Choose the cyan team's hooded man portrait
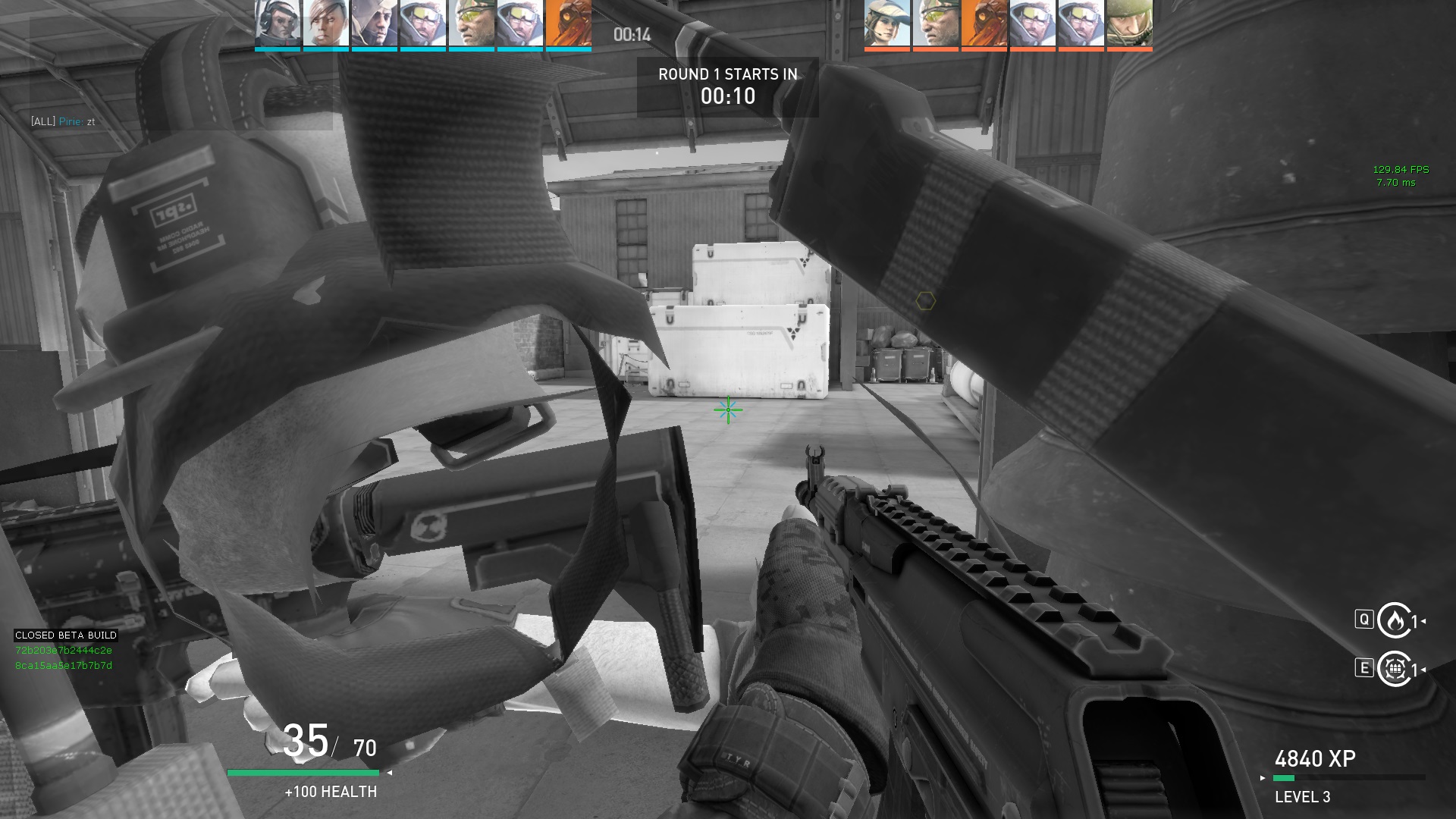The image size is (1456, 819). click(x=375, y=24)
